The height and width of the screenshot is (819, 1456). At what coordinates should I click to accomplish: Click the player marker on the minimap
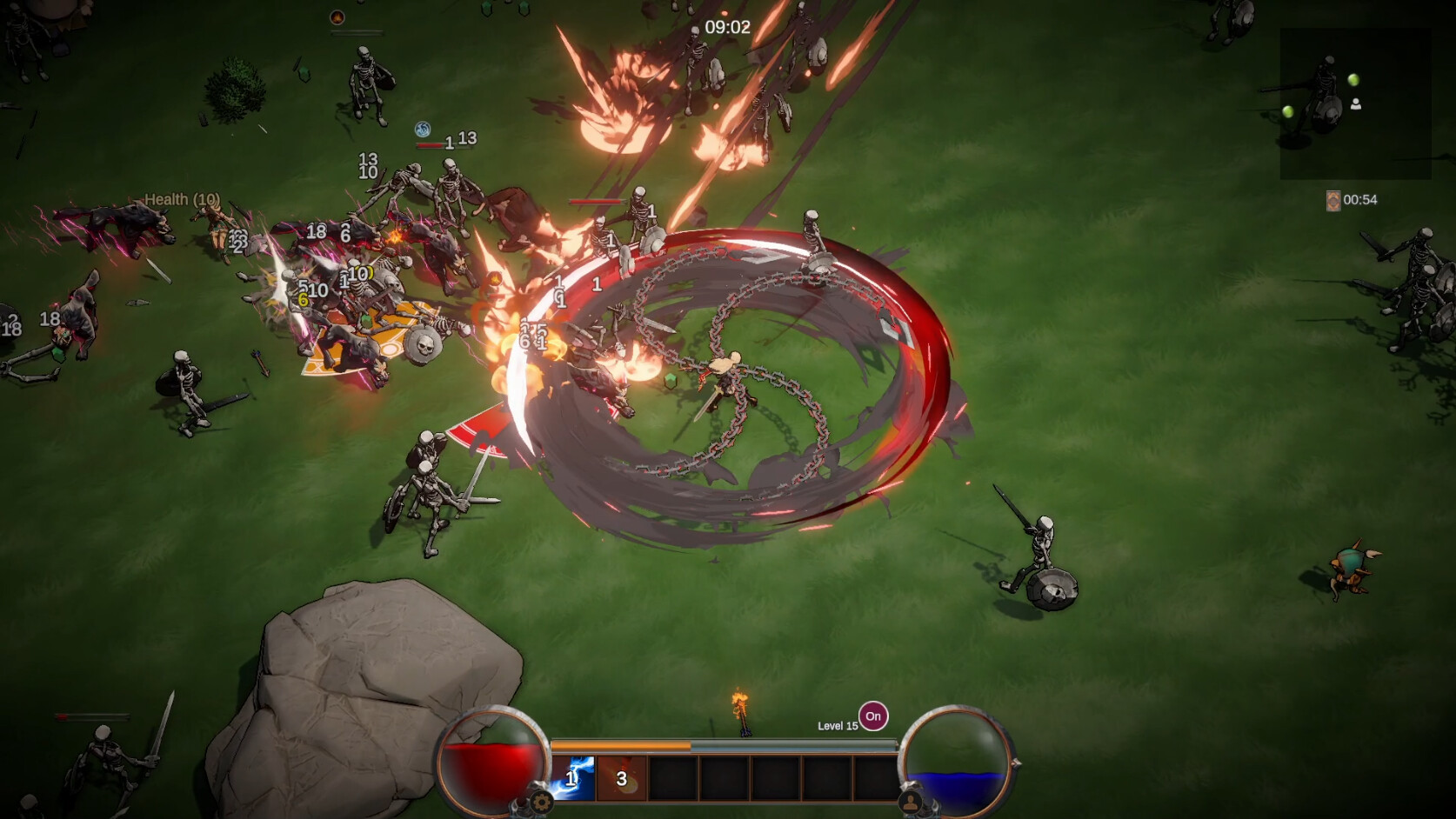point(1355,104)
